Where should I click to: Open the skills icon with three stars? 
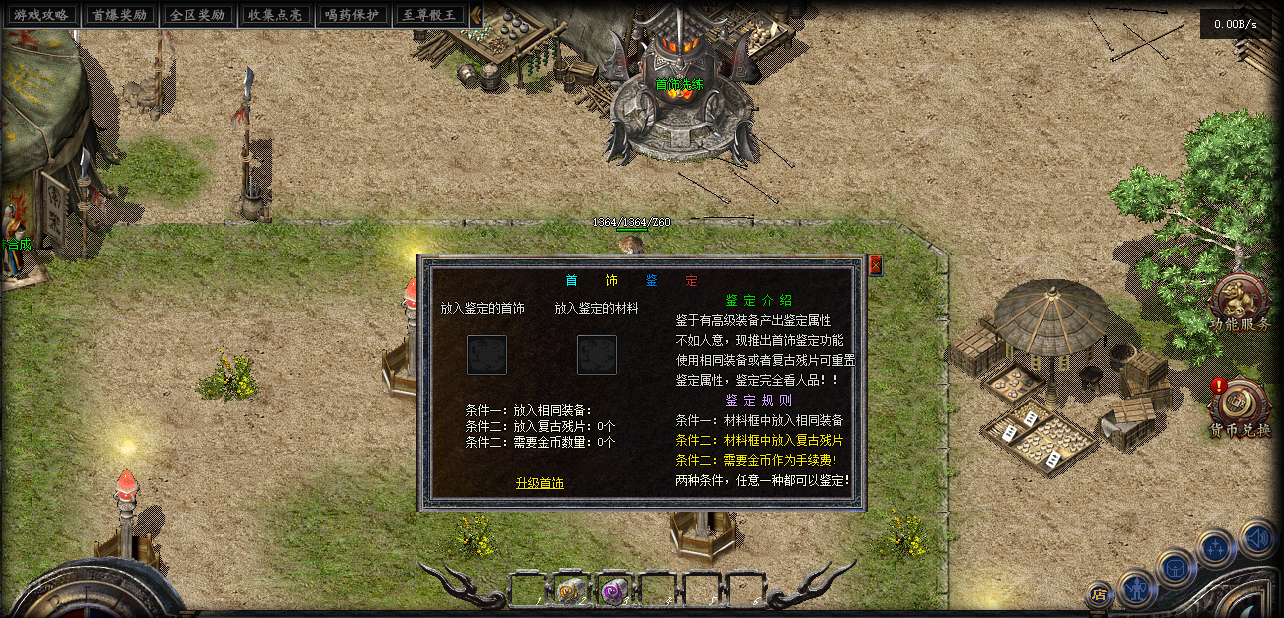click(1216, 547)
